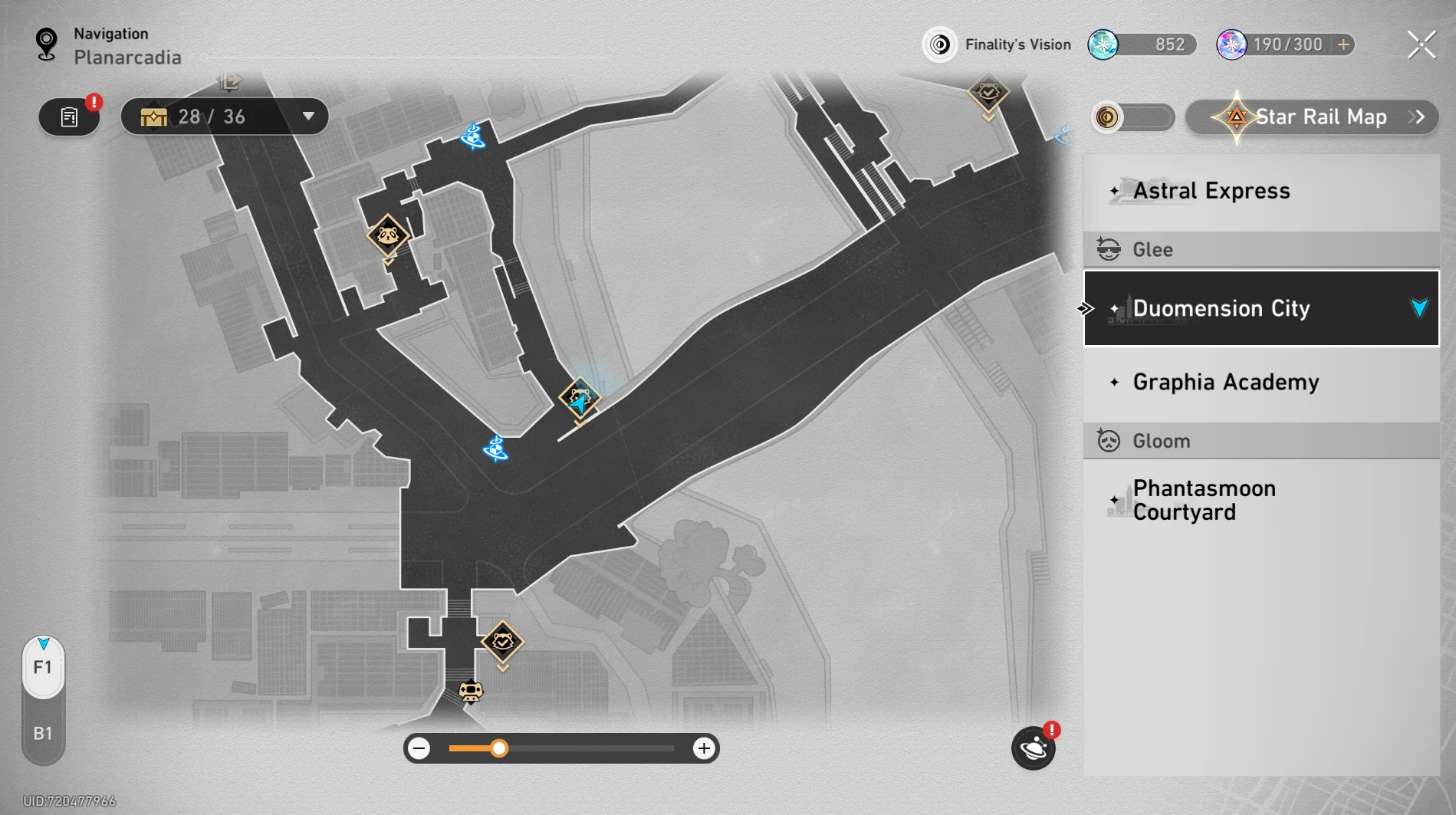This screenshot has width=1456, height=815.
Task: Click the map zoom-out minus button
Action: coord(419,748)
